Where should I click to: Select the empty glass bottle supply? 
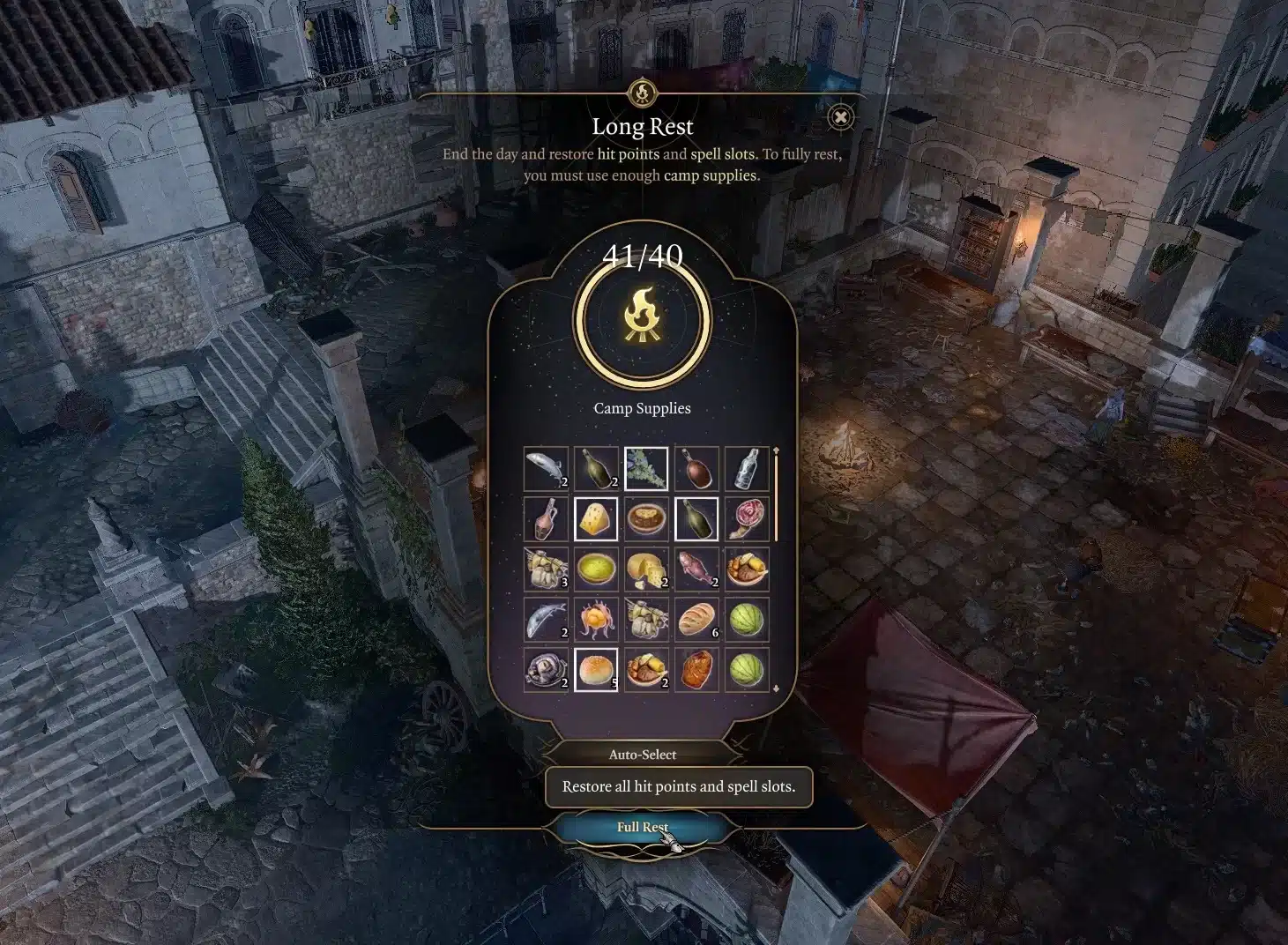[x=747, y=468]
